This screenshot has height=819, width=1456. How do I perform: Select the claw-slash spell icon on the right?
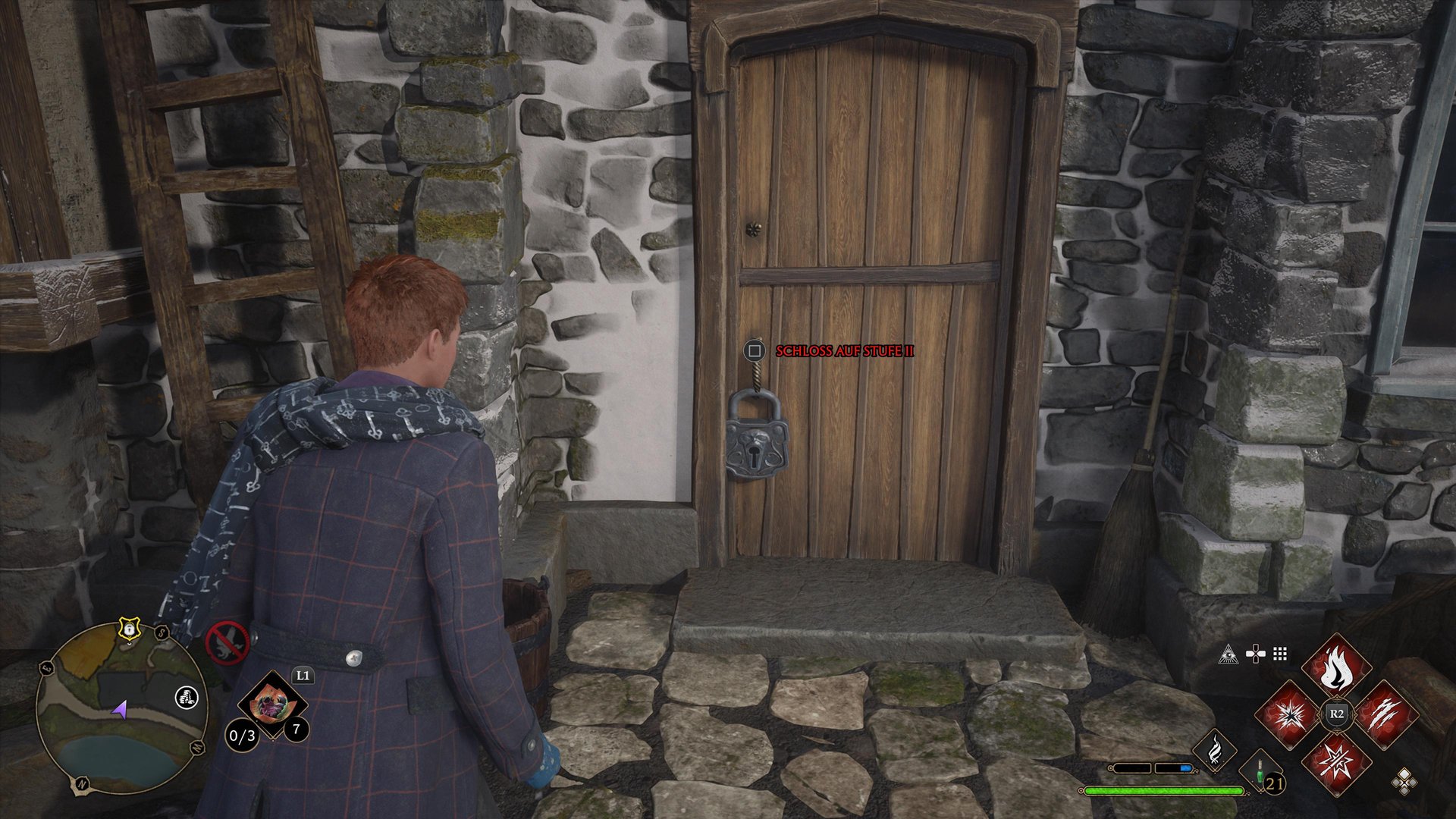click(1388, 713)
